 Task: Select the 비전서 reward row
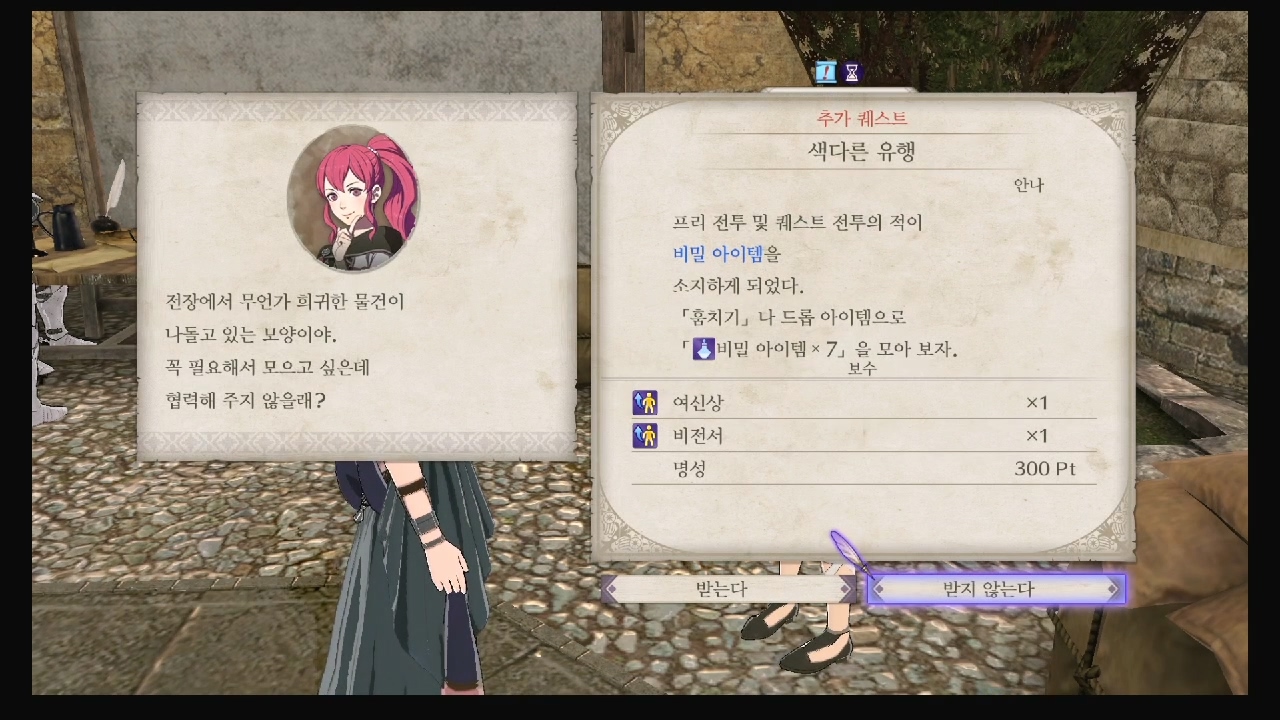pyautogui.click(x=864, y=435)
